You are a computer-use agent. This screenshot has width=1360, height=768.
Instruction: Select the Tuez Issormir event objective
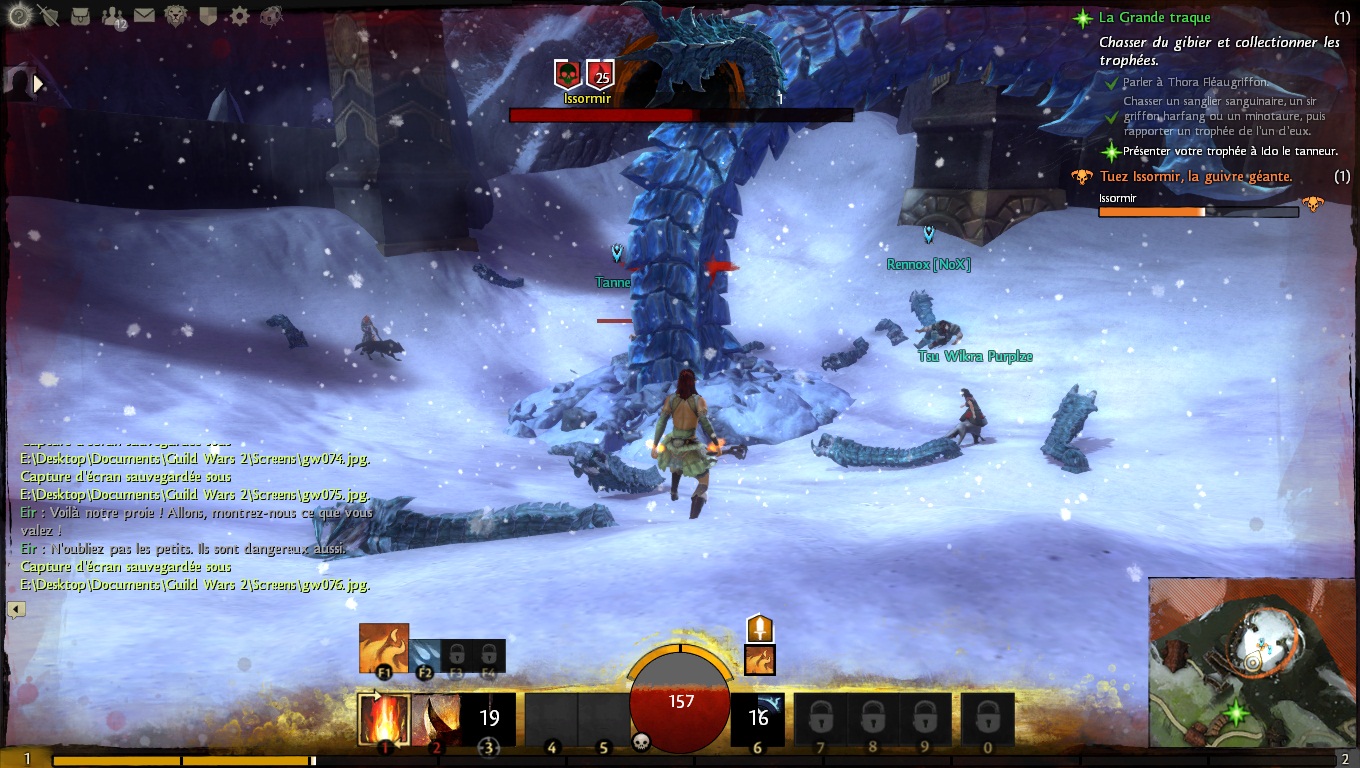pos(1195,176)
